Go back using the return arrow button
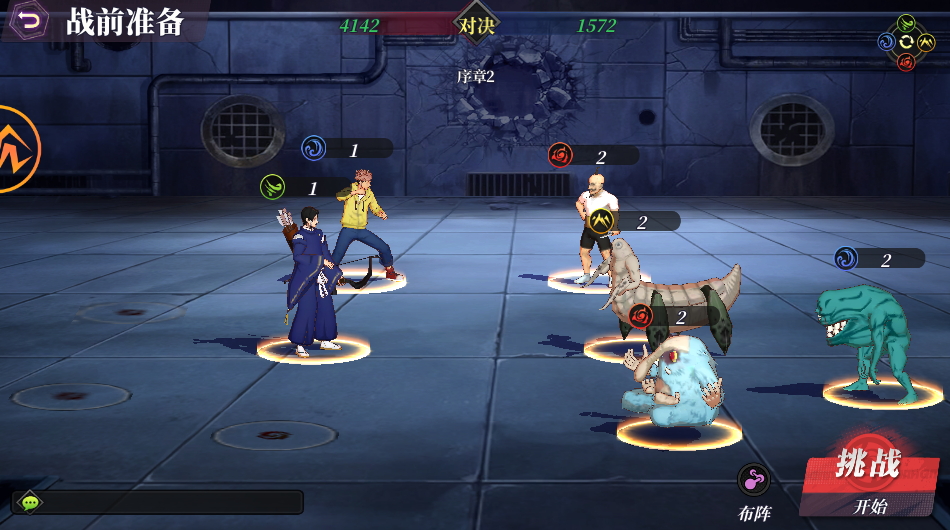950x530 pixels. (29, 20)
